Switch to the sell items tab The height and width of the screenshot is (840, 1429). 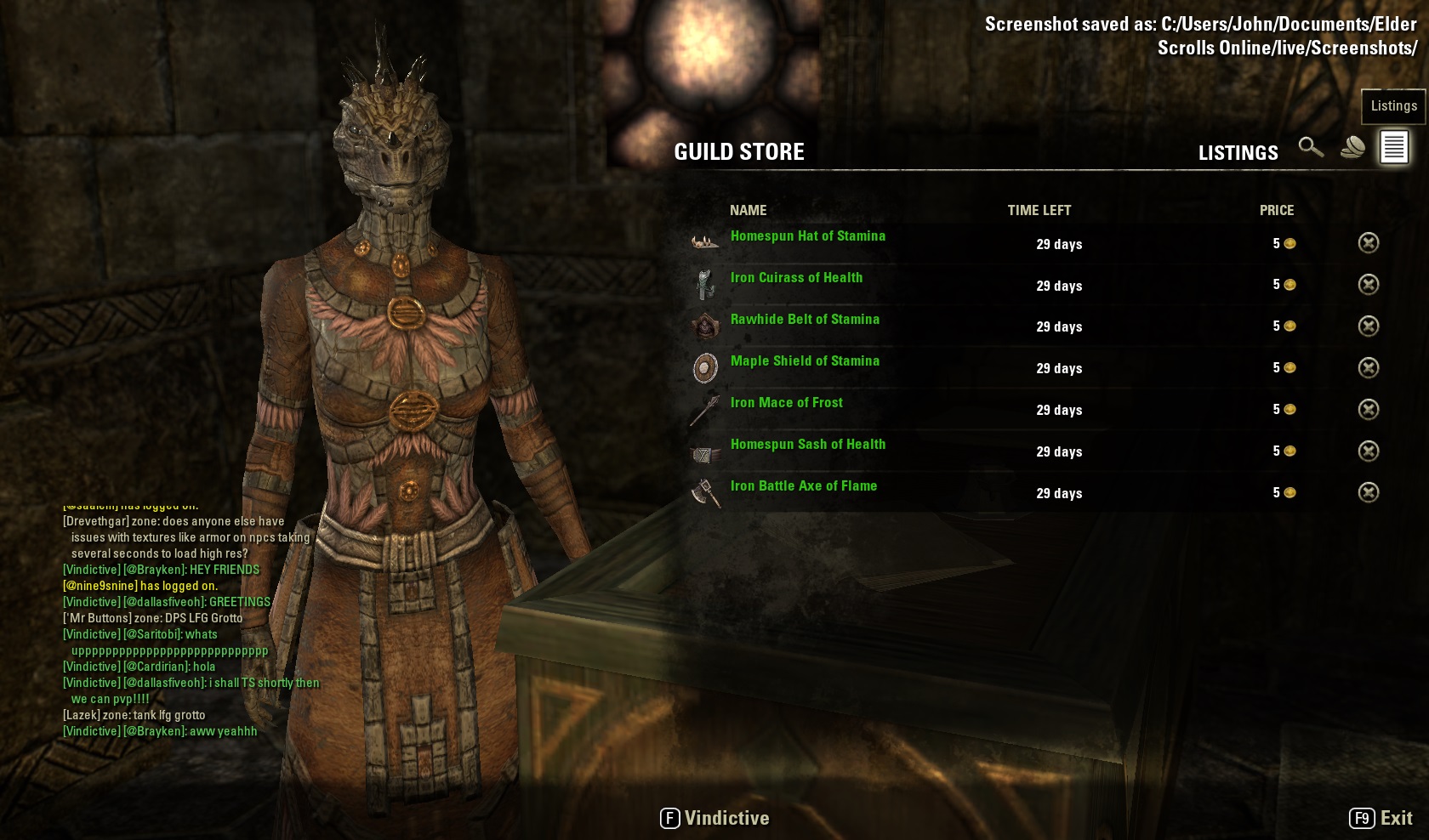pyautogui.click(x=1352, y=148)
